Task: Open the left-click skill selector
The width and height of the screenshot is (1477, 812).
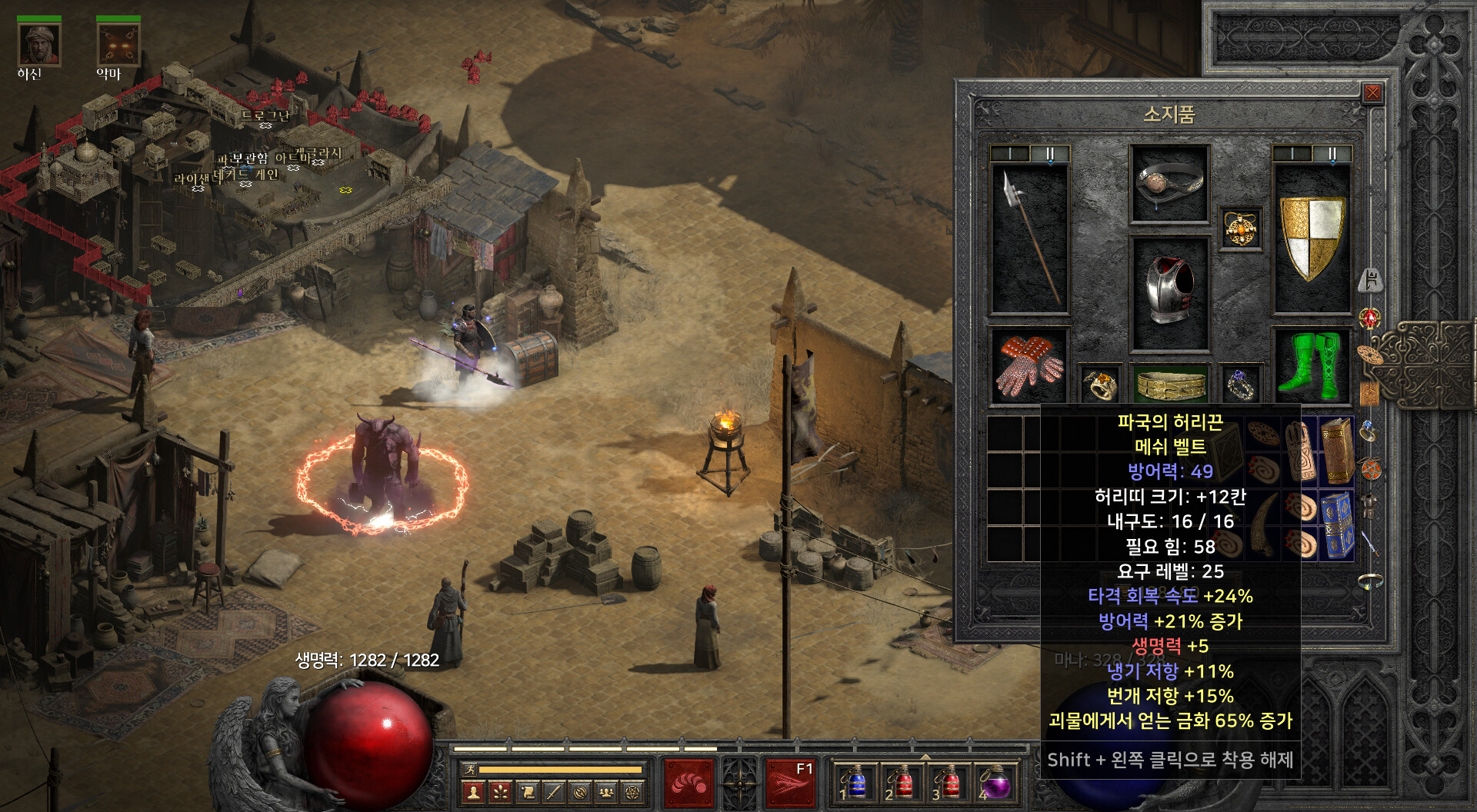Action: (688, 783)
